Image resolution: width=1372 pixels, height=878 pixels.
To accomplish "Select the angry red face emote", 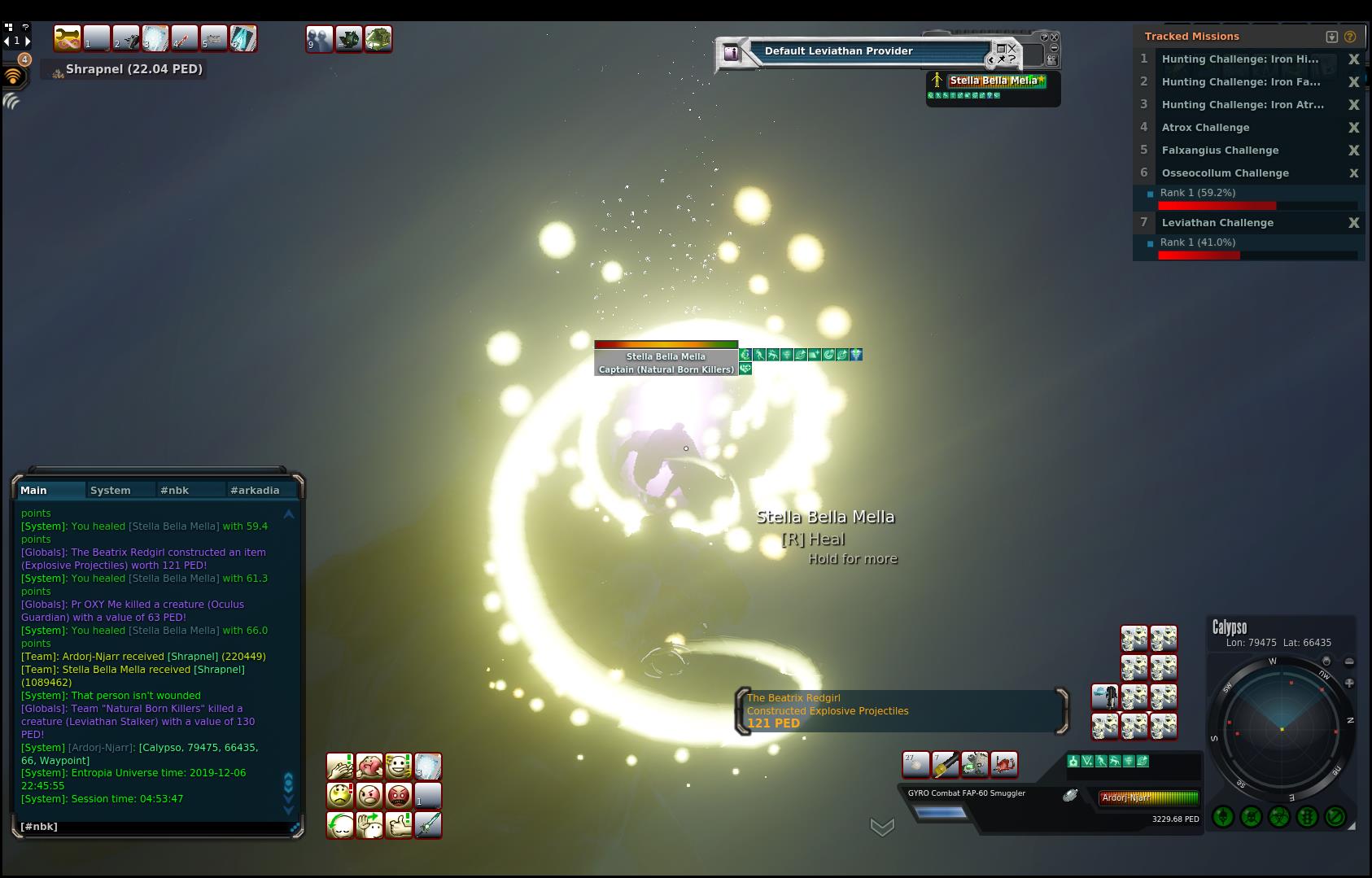I will 398,795.
